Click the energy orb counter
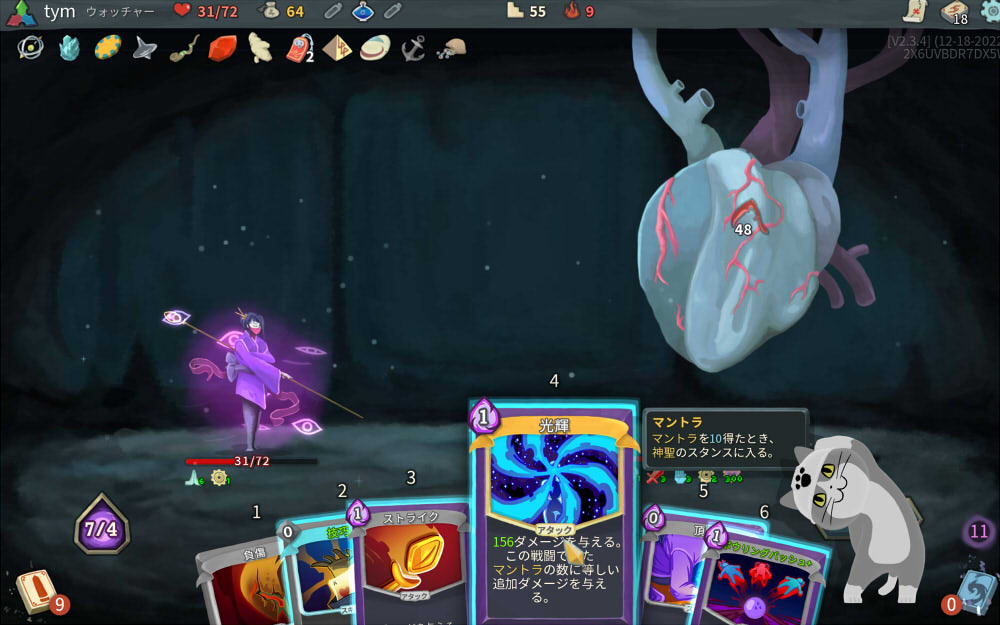The image size is (1000, 625). click(101, 524)
